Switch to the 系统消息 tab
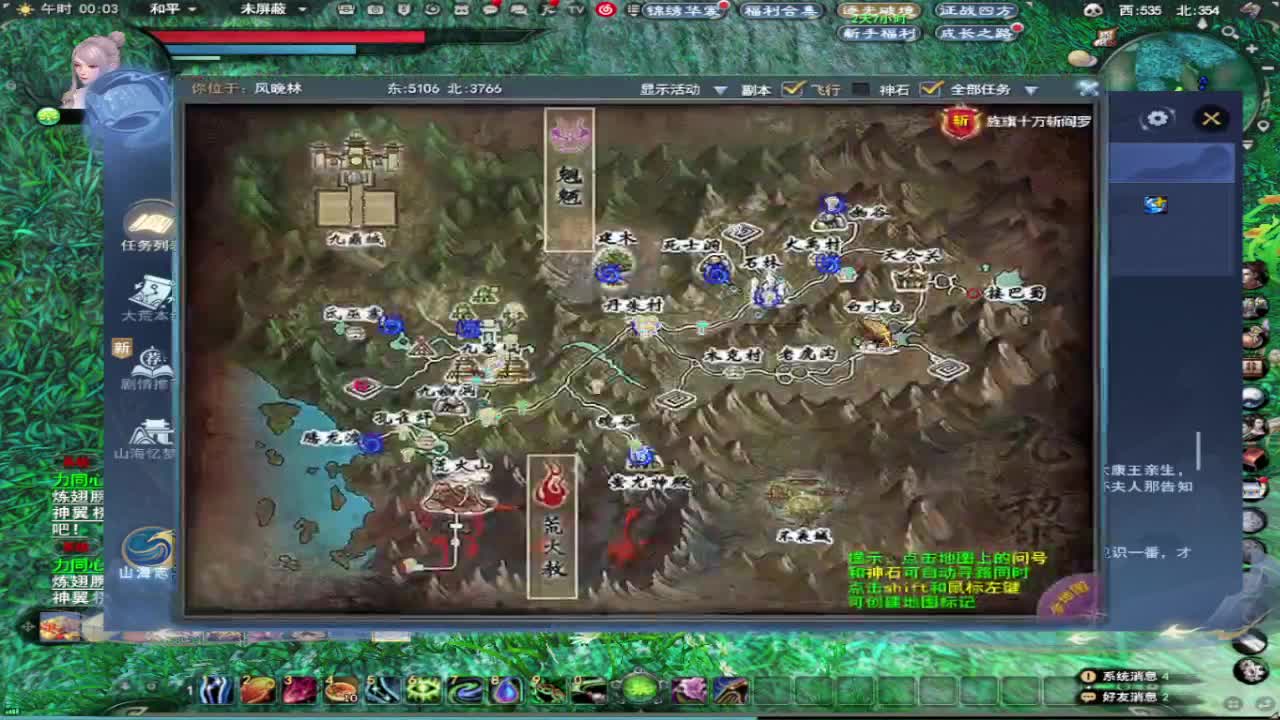 click(1128, 675)
